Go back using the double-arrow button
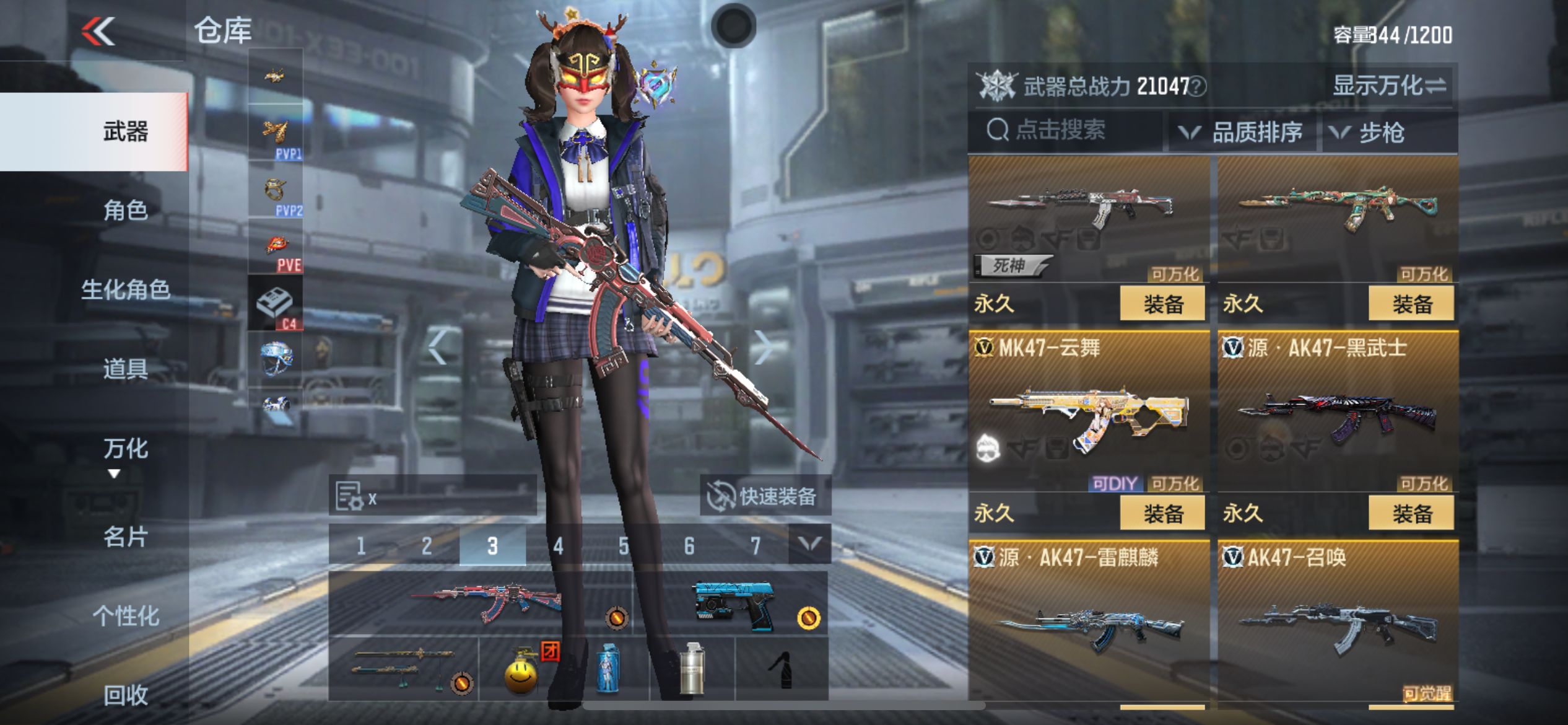 (x=99, y=31)
